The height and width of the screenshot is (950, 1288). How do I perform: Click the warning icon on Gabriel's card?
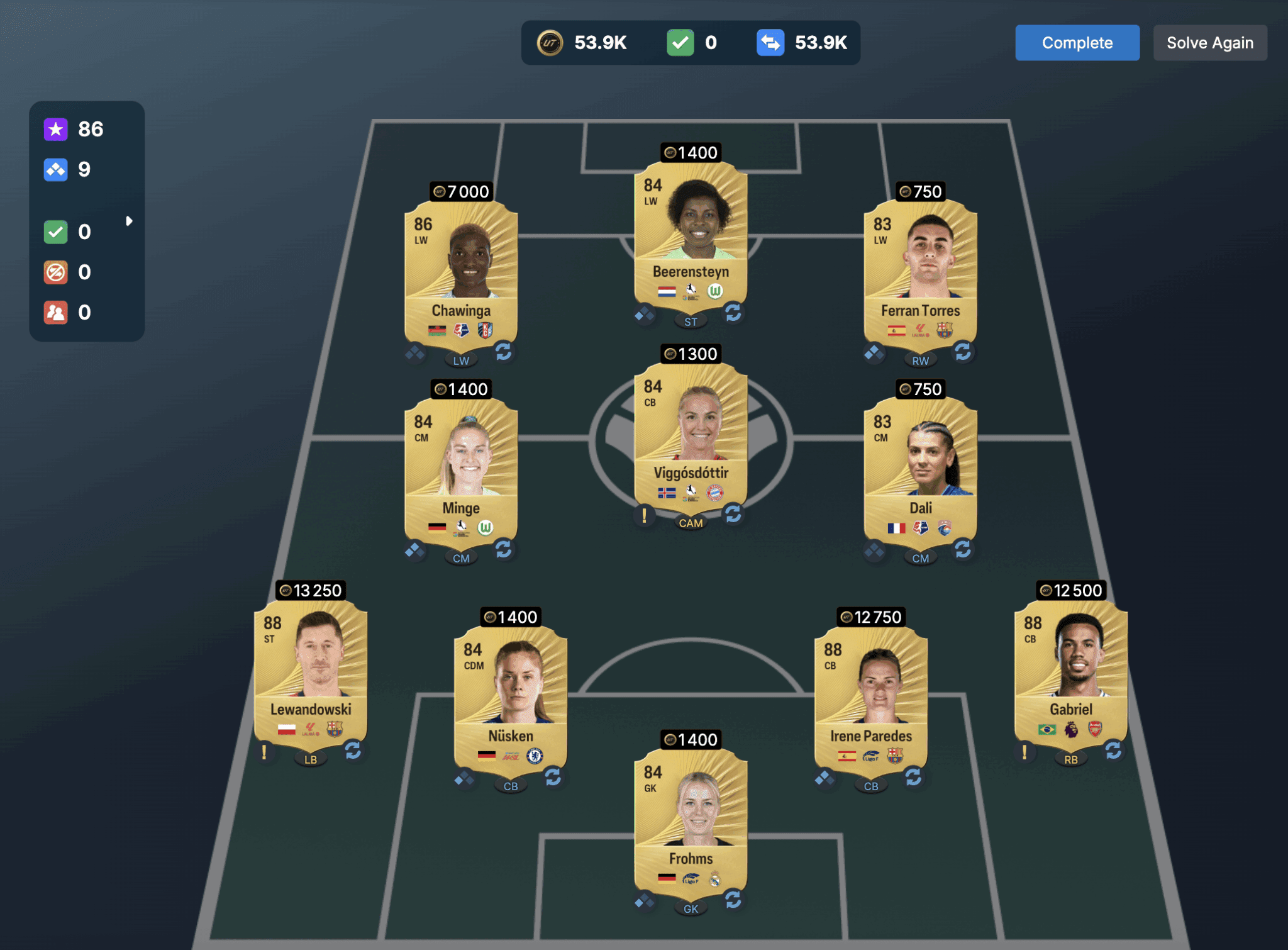(x=1026, y=752)
